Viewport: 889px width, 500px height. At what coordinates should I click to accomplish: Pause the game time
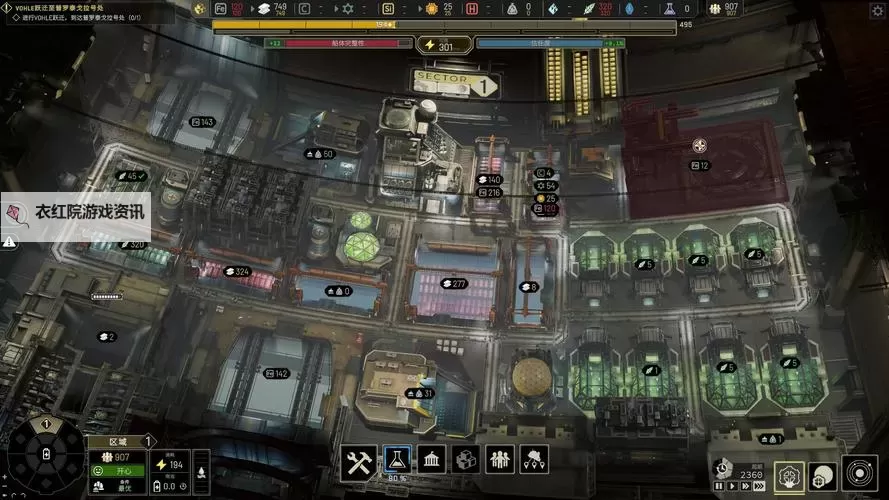717,486
